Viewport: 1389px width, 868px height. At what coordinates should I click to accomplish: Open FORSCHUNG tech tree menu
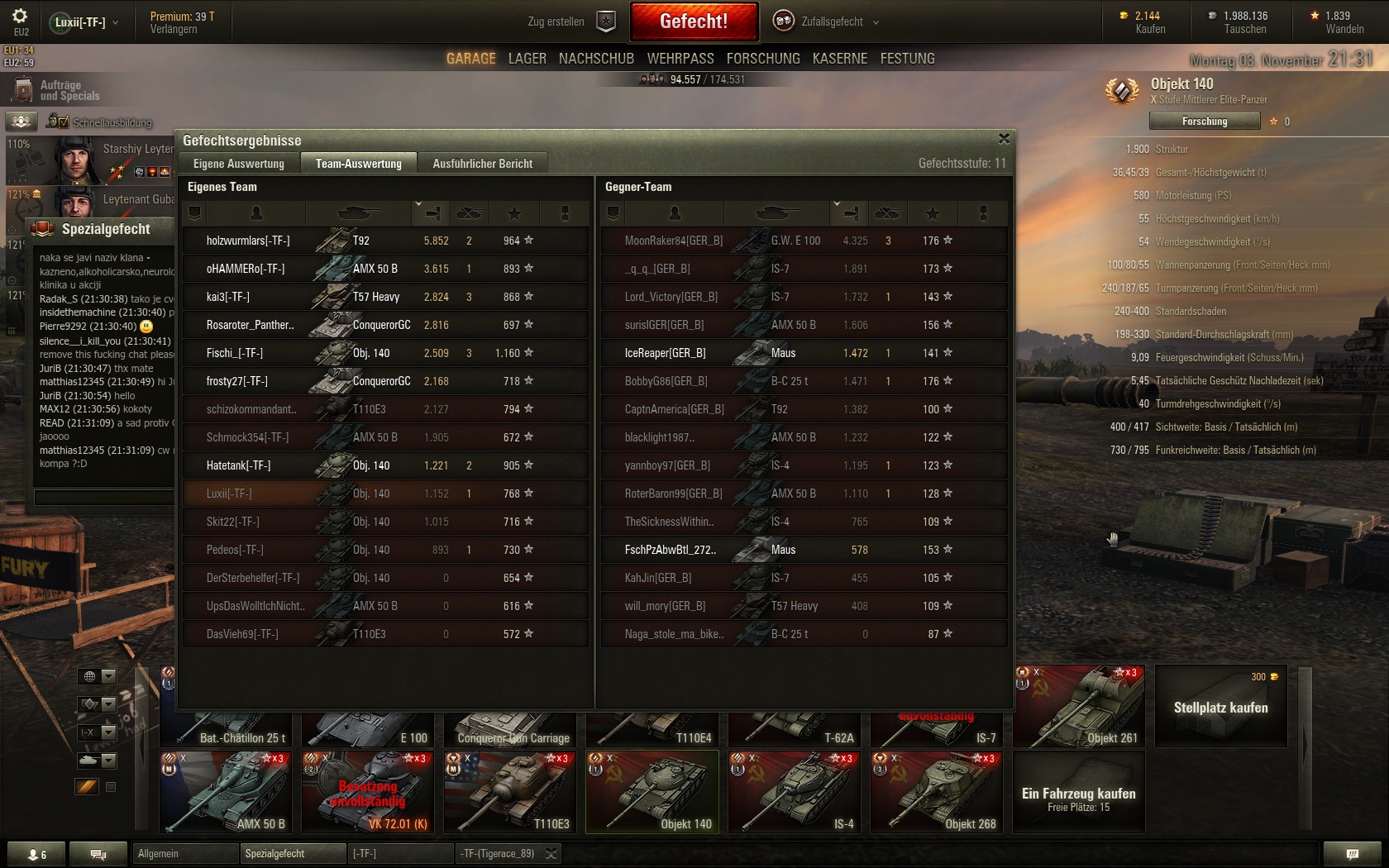click(763, 59)
